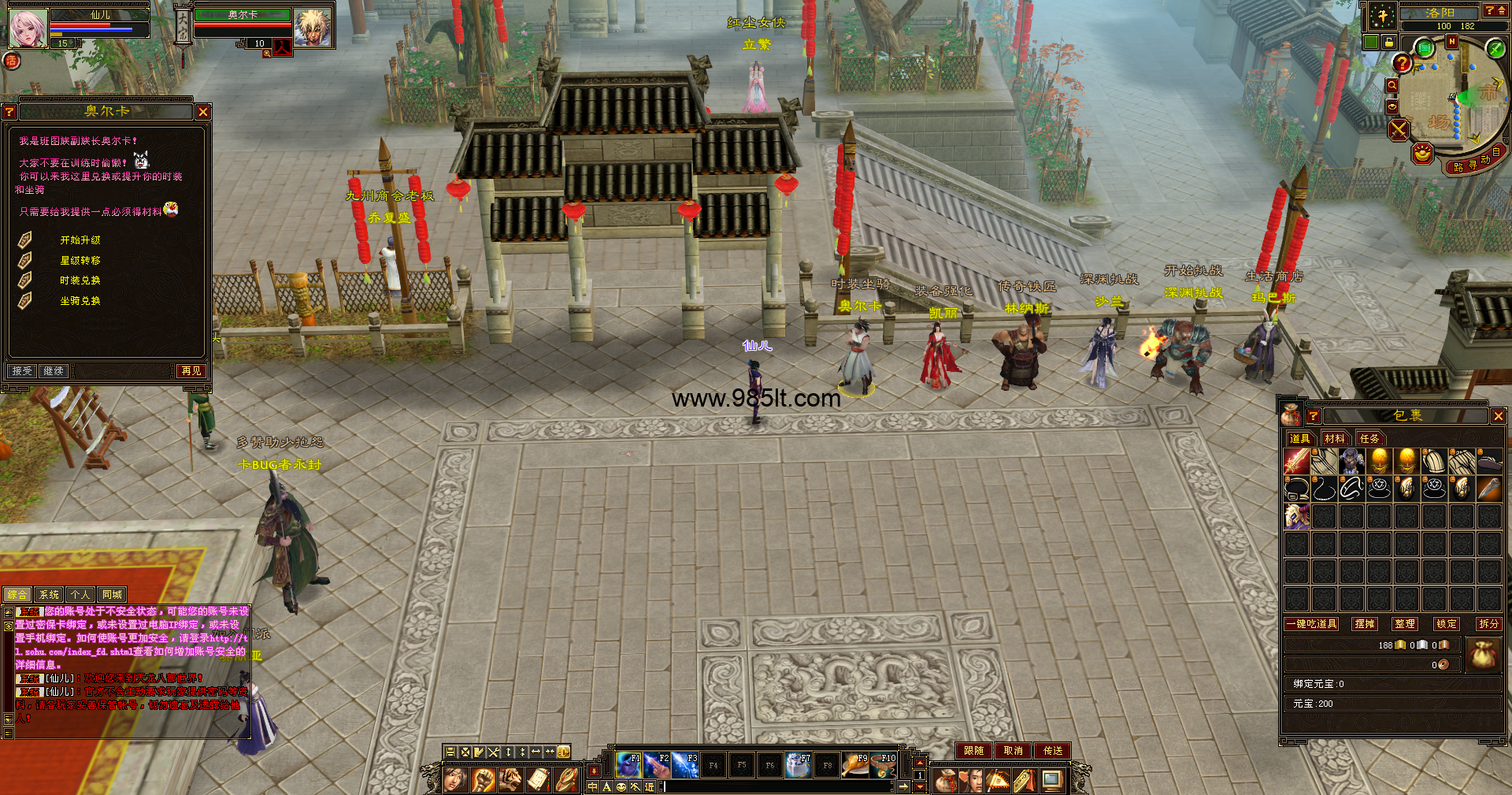
Task: Pick the 时装兑换 dialogue option
Action: (x=80, y=280)
